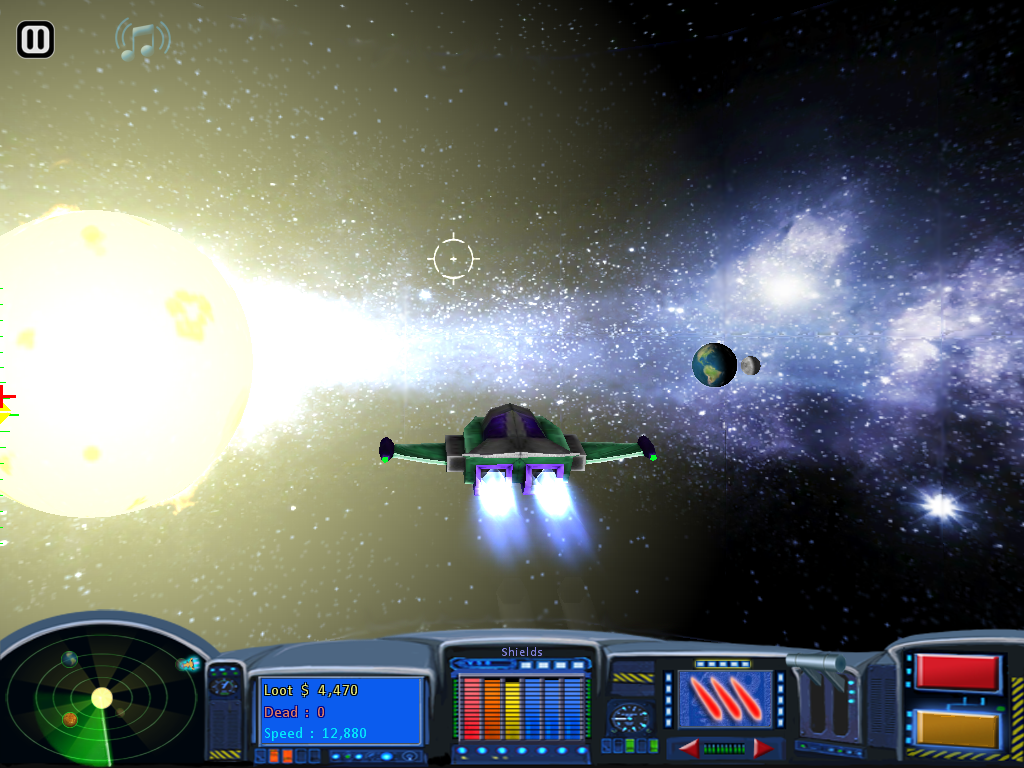
Task: Switch to the next weapon with right arrow
Action: point(763,748)
